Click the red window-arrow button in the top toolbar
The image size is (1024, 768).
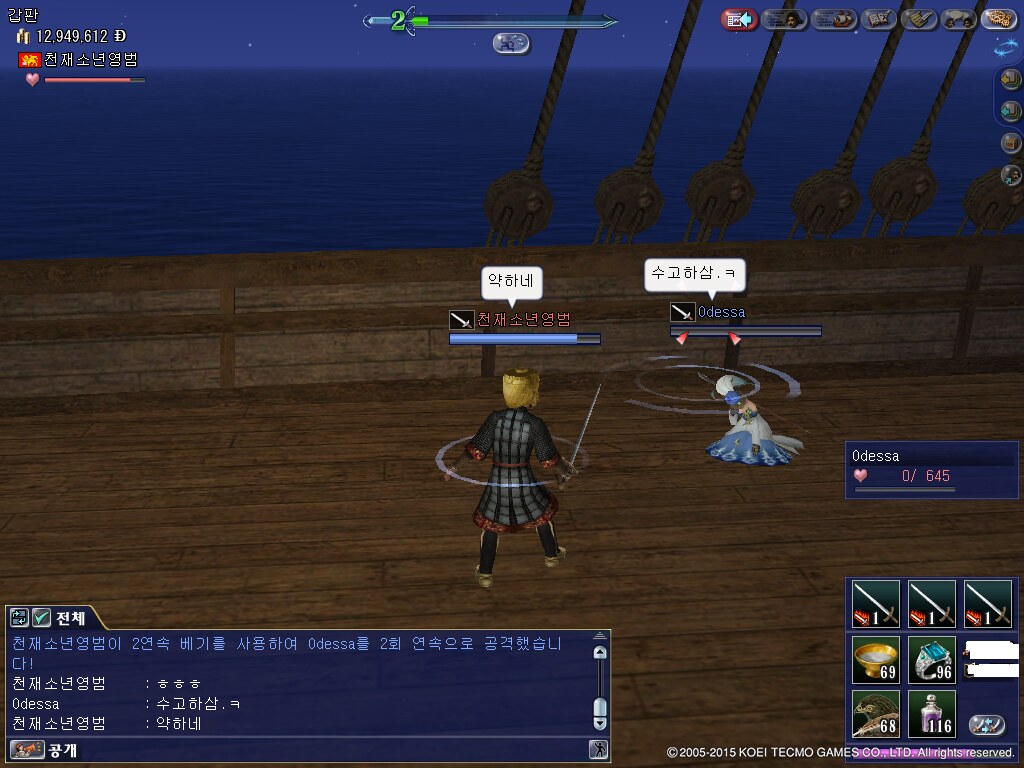(x=739, y=19)
